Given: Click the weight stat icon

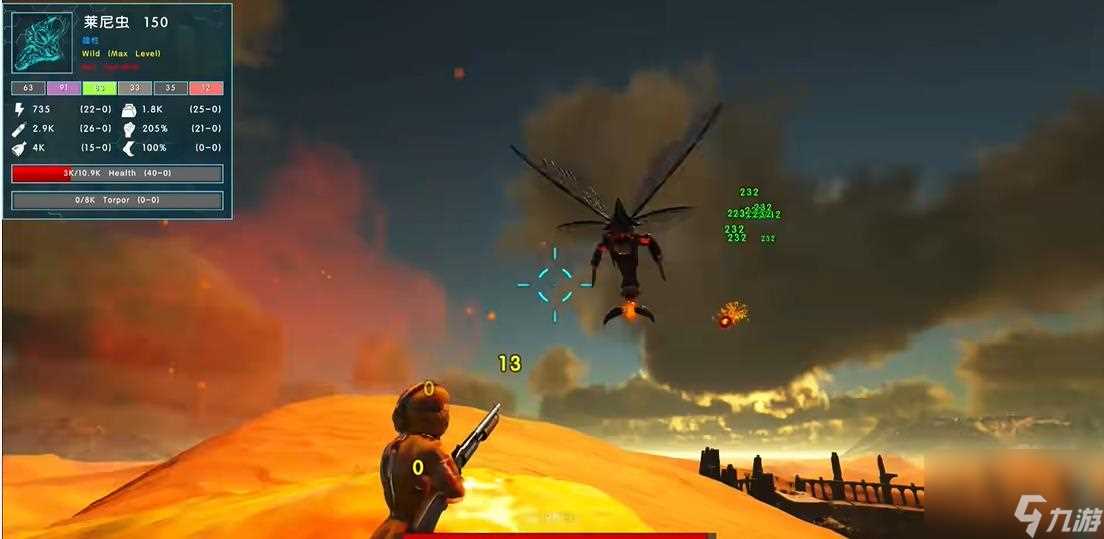Looking at the screenshot, I should point(129,109).
